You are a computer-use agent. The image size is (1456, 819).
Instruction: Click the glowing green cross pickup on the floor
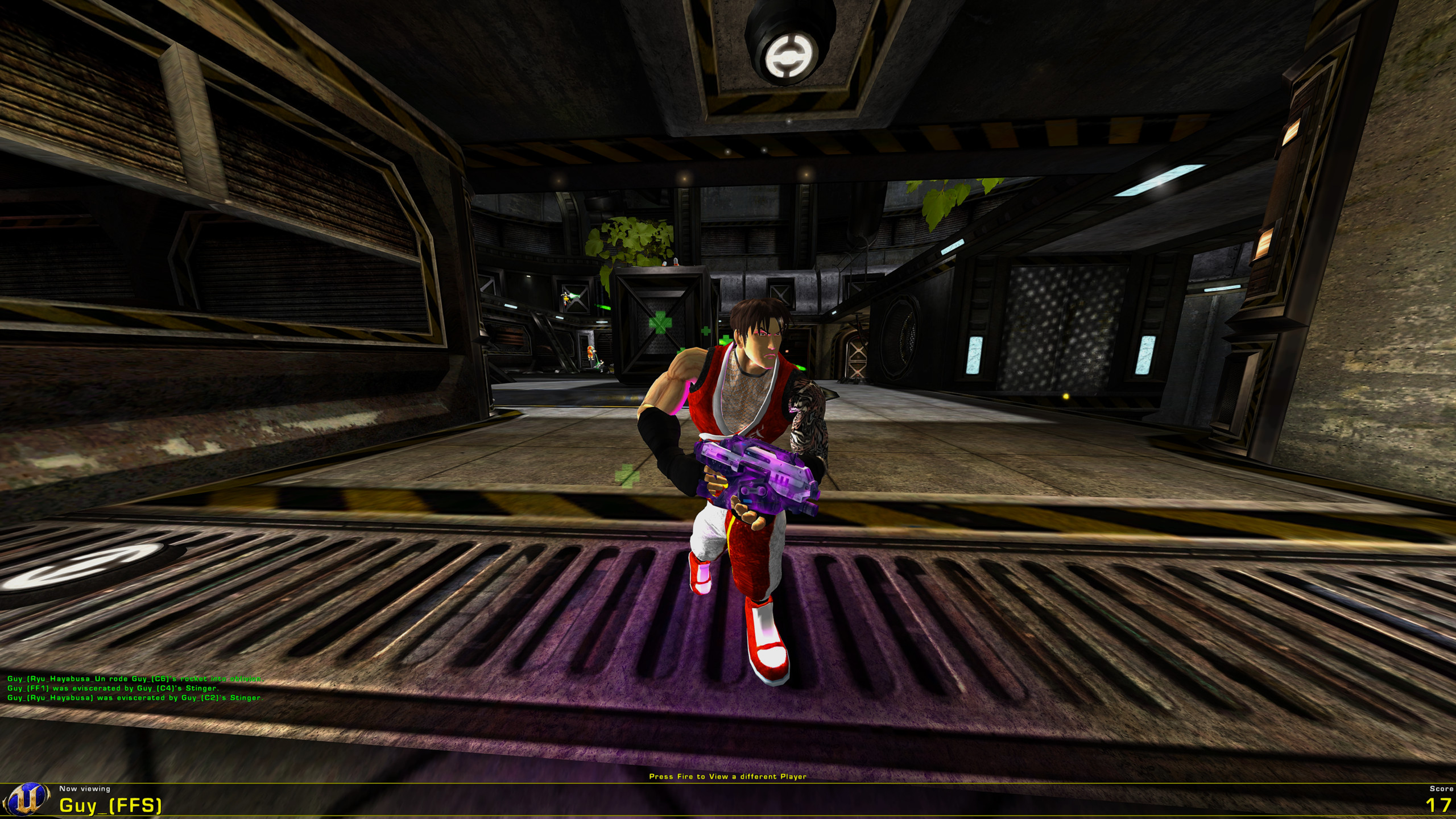tap(627, 477)
